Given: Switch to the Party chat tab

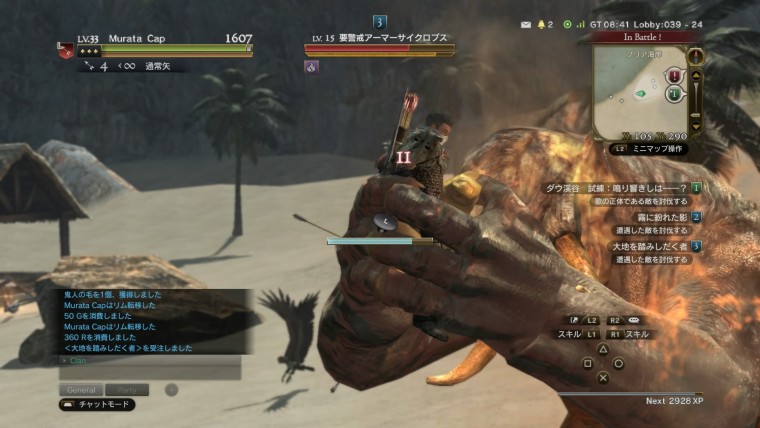Looking at the screenshot, I should point(127,389).
